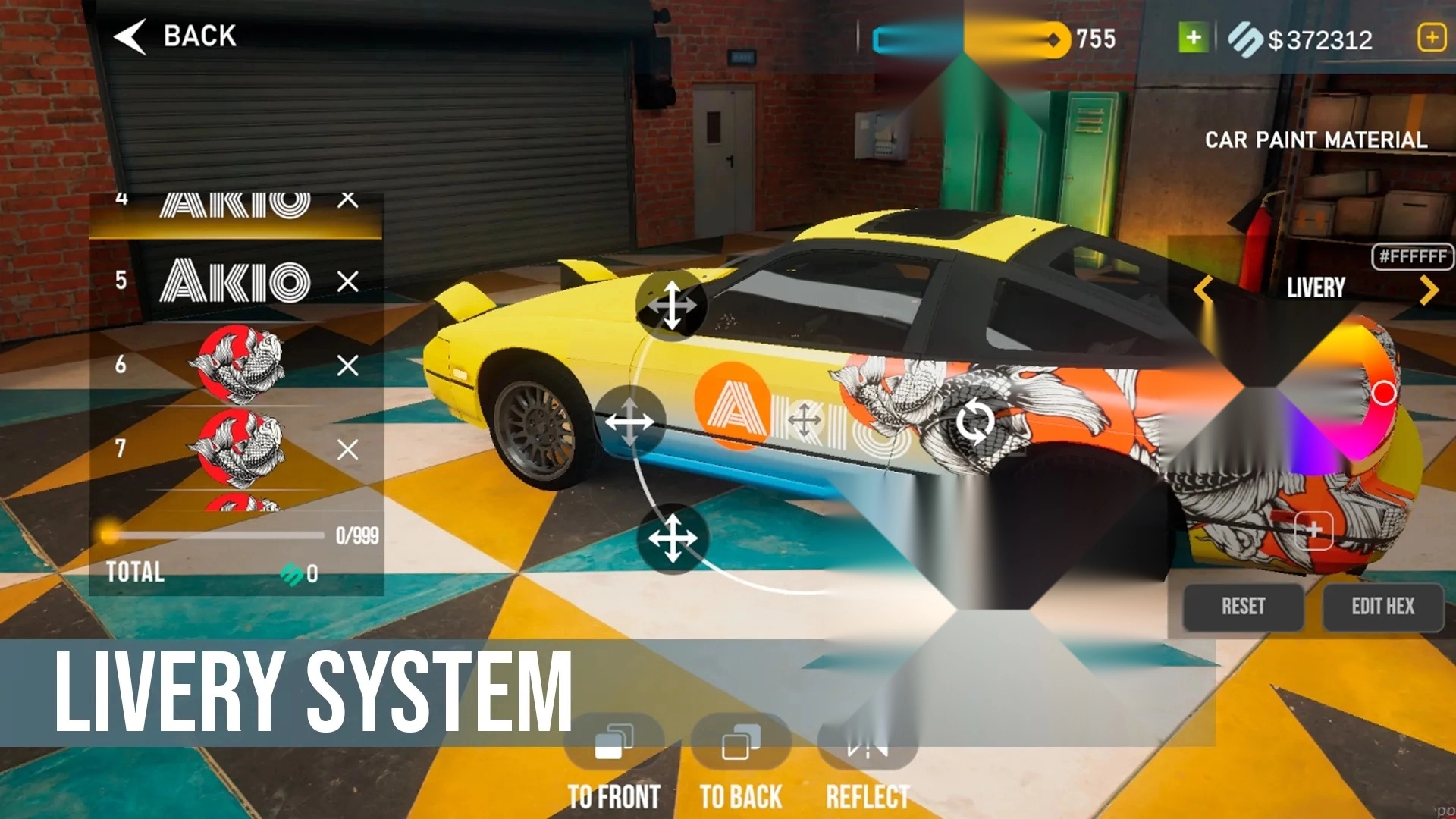Add coins with the green plus button

1193,38
